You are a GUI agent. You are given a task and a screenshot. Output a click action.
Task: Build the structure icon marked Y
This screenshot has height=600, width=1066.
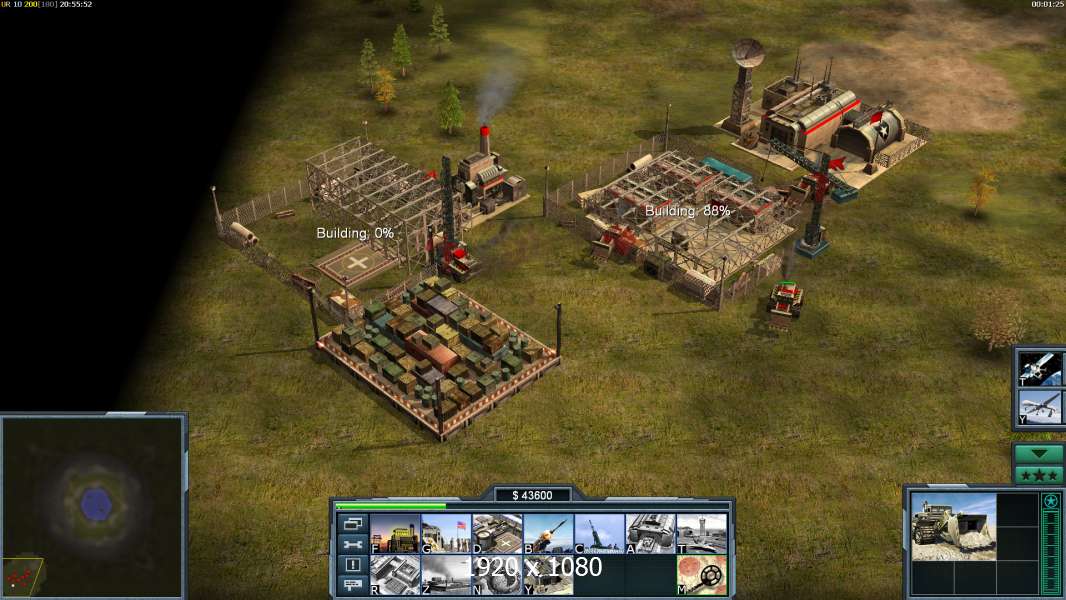point(548,574)
